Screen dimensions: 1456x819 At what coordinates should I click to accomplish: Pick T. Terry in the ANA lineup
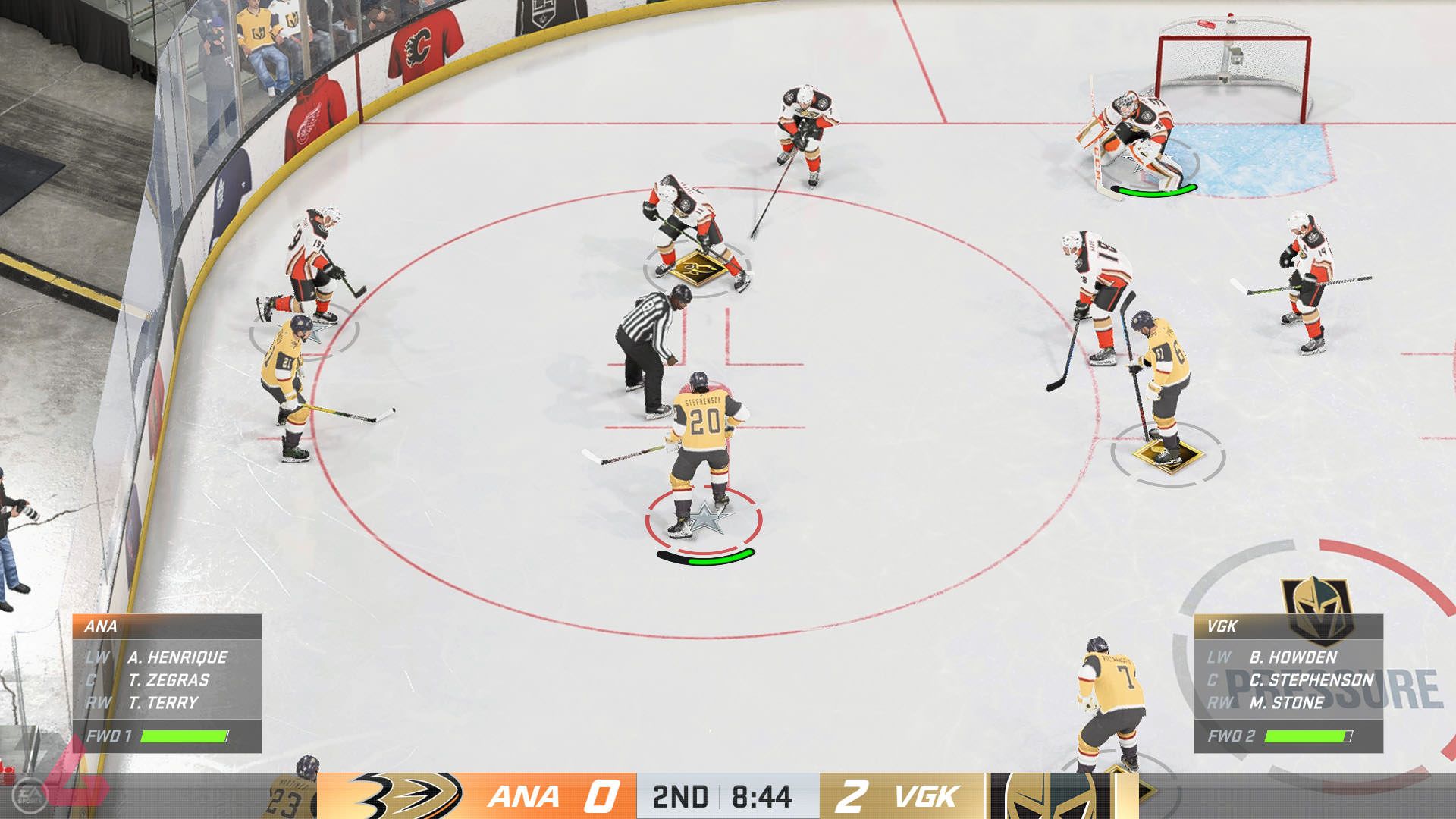pyautogui.click(x=163, y=703)
